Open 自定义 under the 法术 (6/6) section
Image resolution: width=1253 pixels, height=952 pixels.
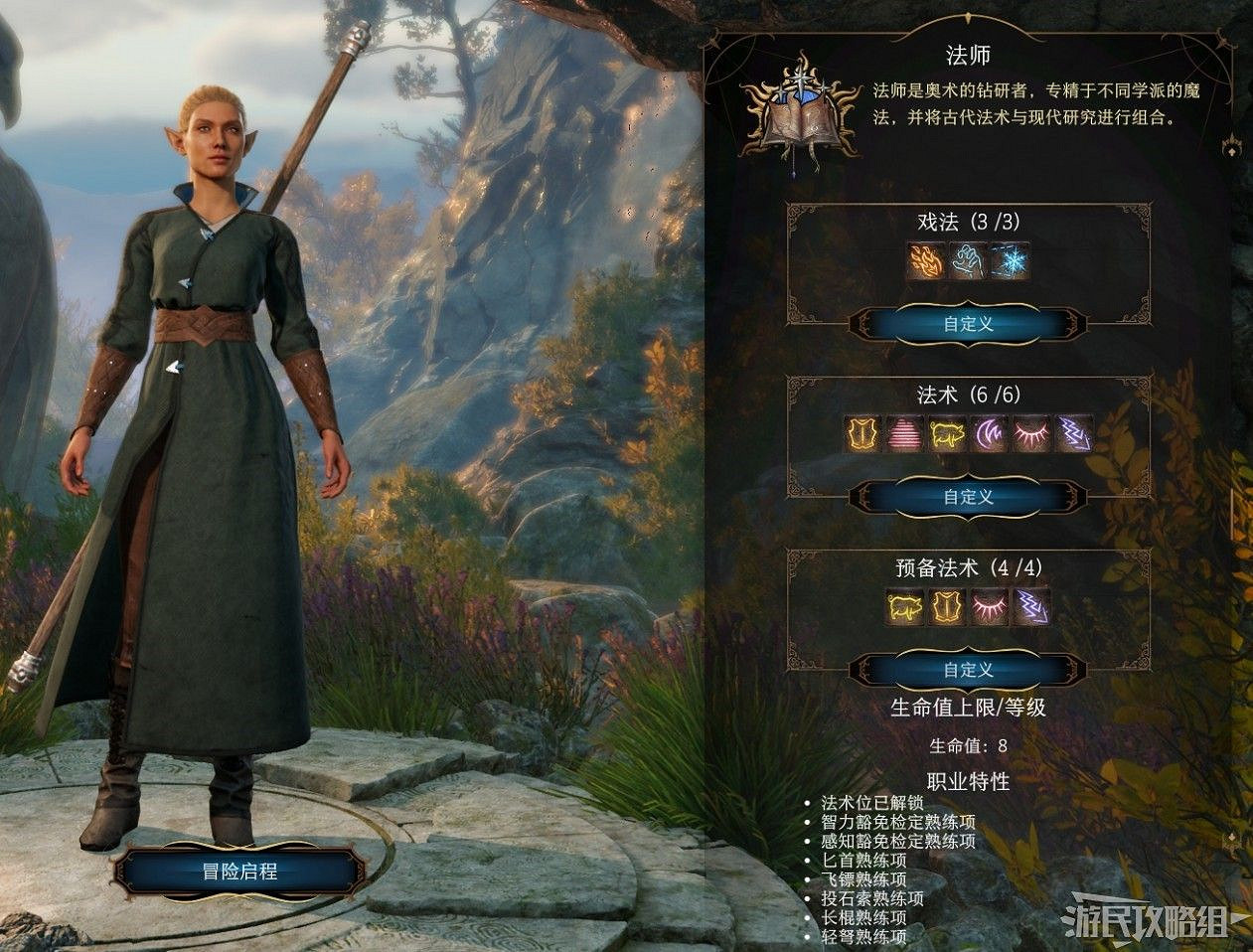(968, 497)
